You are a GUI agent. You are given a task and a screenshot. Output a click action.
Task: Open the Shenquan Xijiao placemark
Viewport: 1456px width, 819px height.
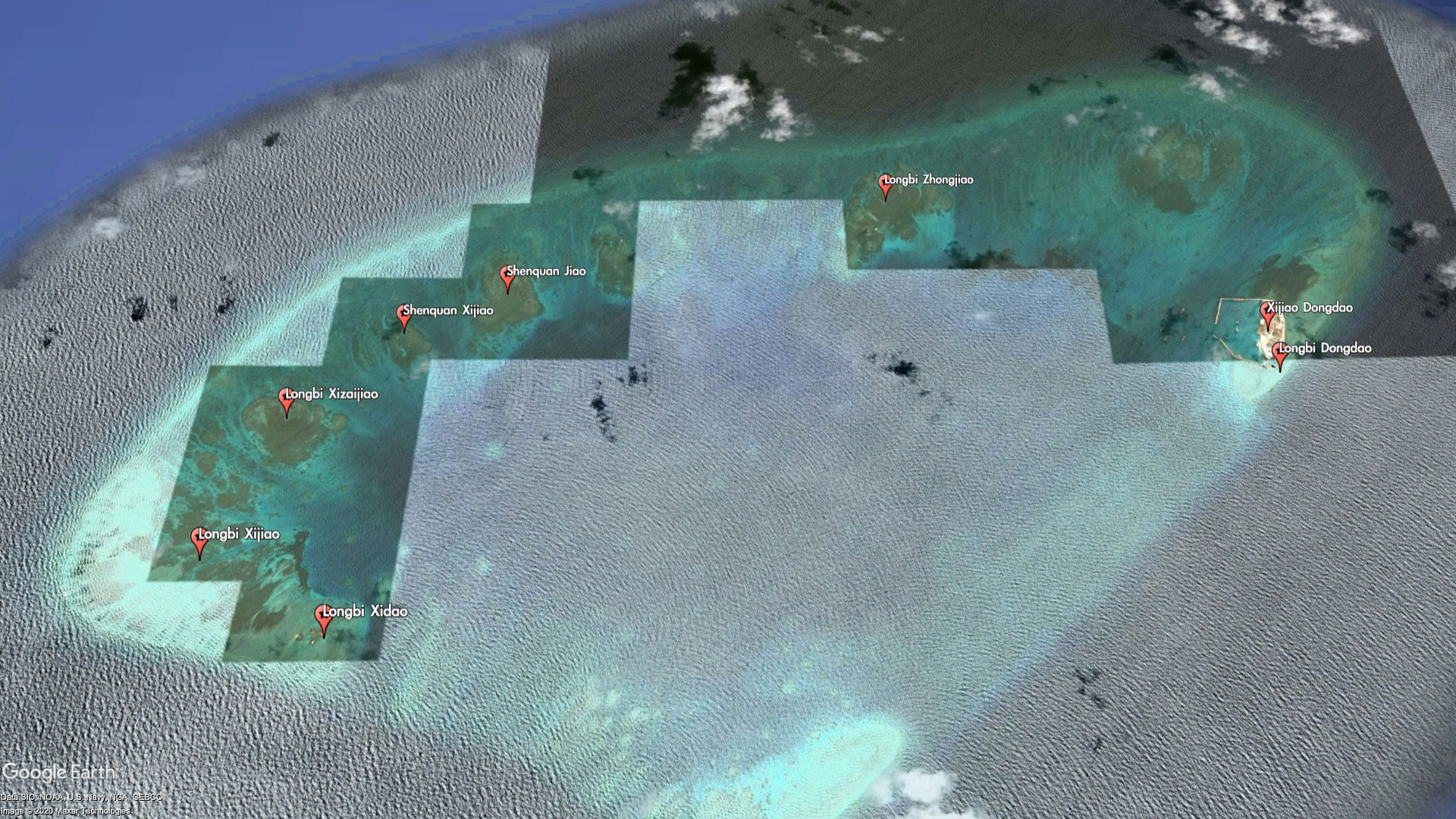click(404, 316)
